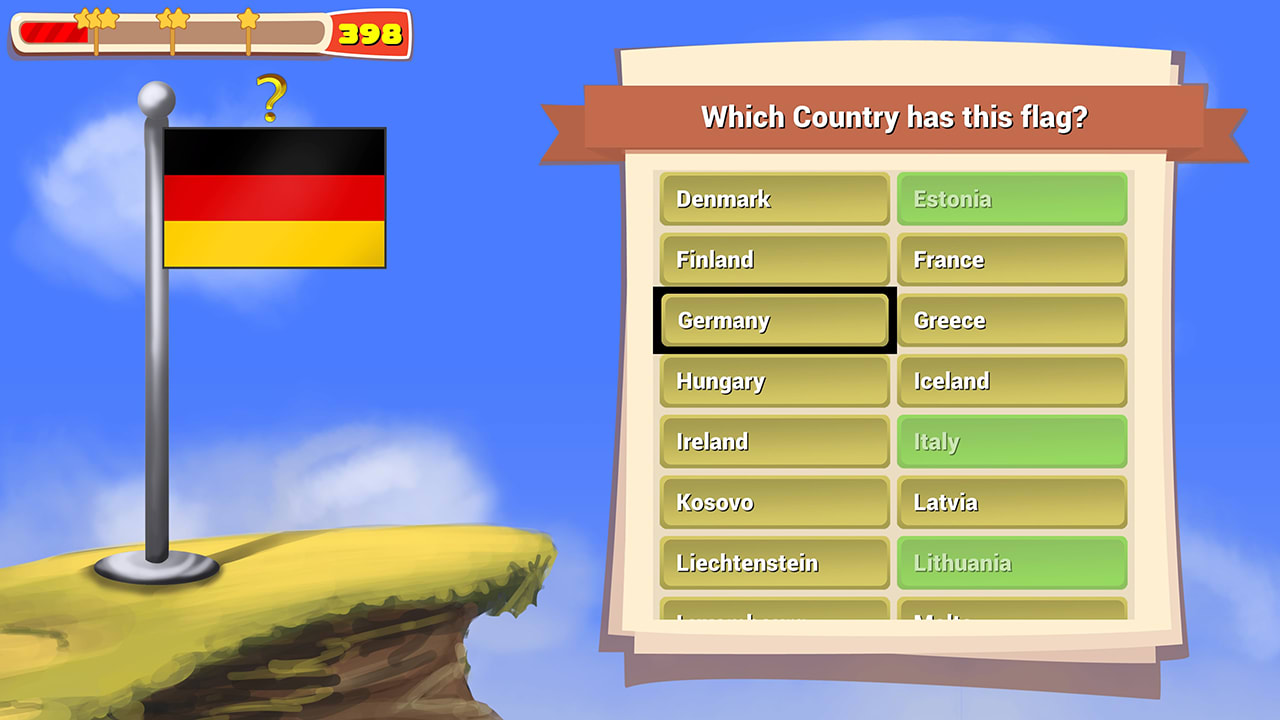
Task: Select Denmark from the answer list
Action: [x=774, y=199]
